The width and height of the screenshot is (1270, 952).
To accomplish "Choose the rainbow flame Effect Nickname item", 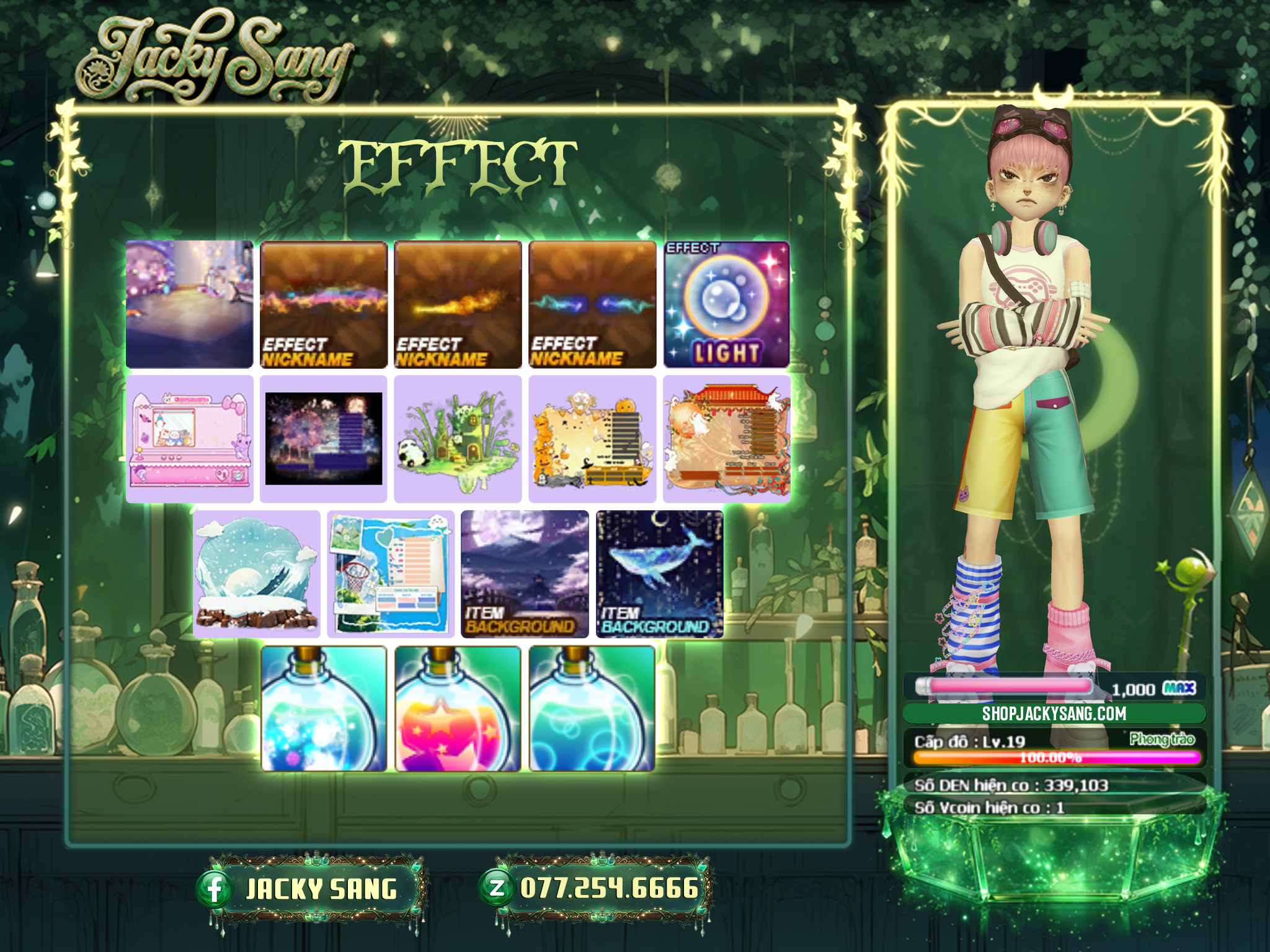I will point(324,304).
